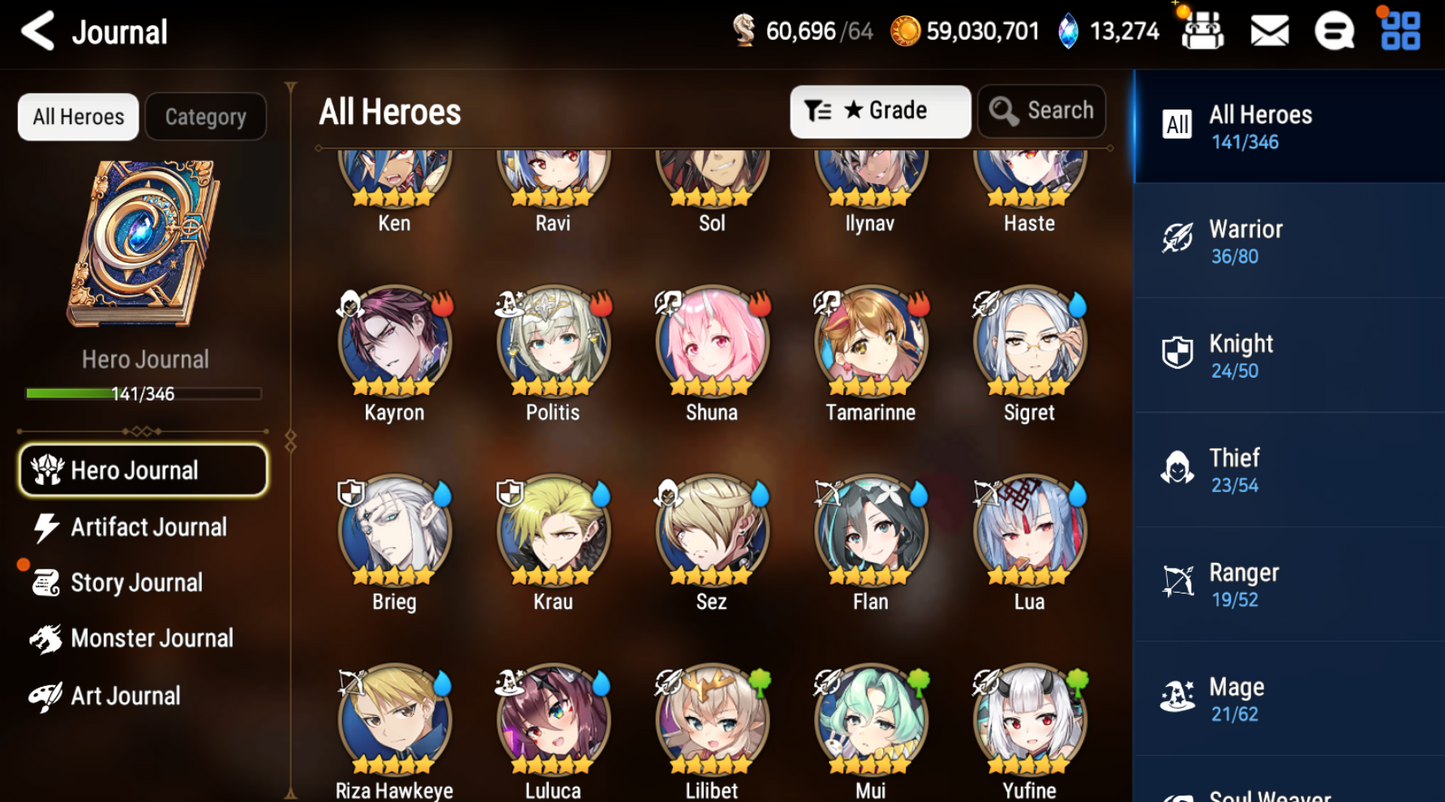Choose the Lua hero portrait
Viewport: 1445px width, 802px height.
coord(1029,532)
